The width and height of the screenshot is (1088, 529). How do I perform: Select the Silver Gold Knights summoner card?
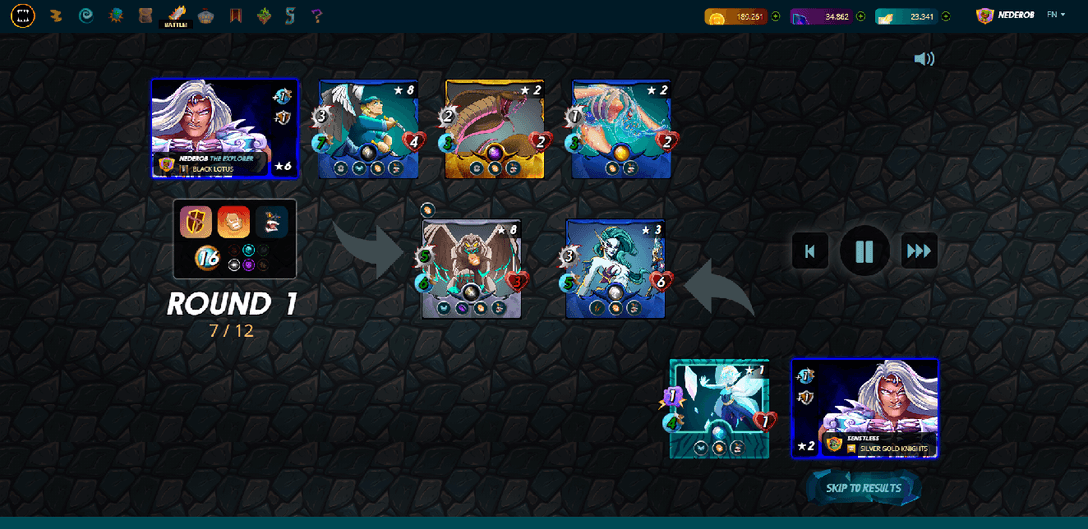[x=865, y=408]
